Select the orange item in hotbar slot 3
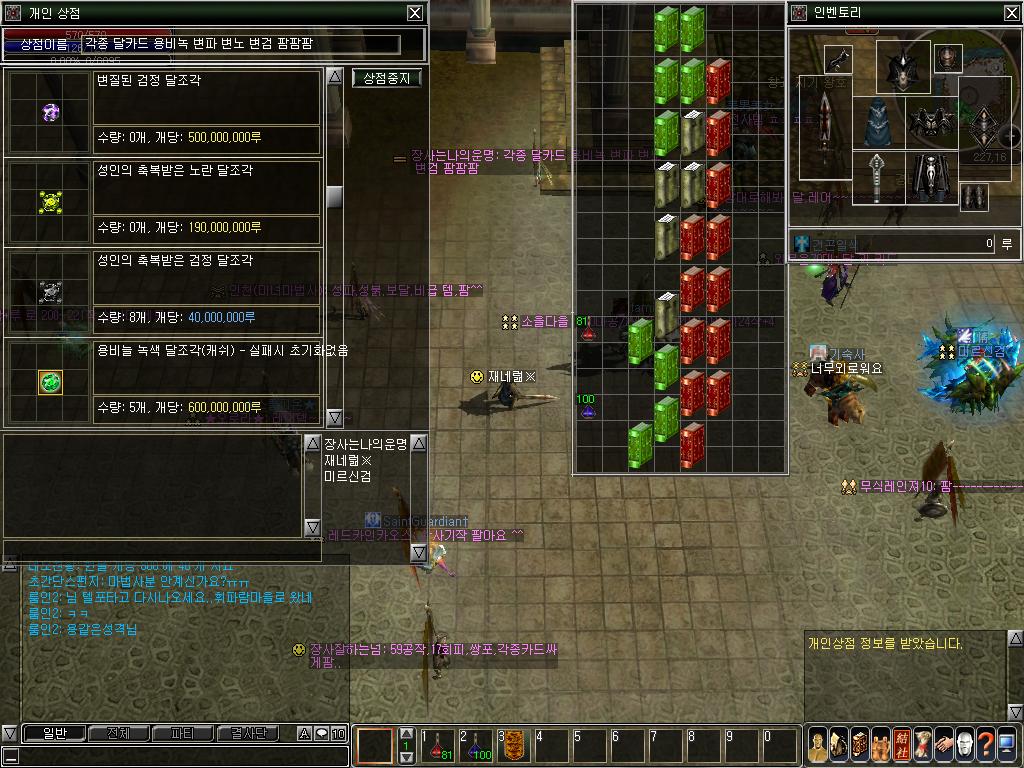The height and width of the screenshot is (768, 1024). (x=515, y=747)
